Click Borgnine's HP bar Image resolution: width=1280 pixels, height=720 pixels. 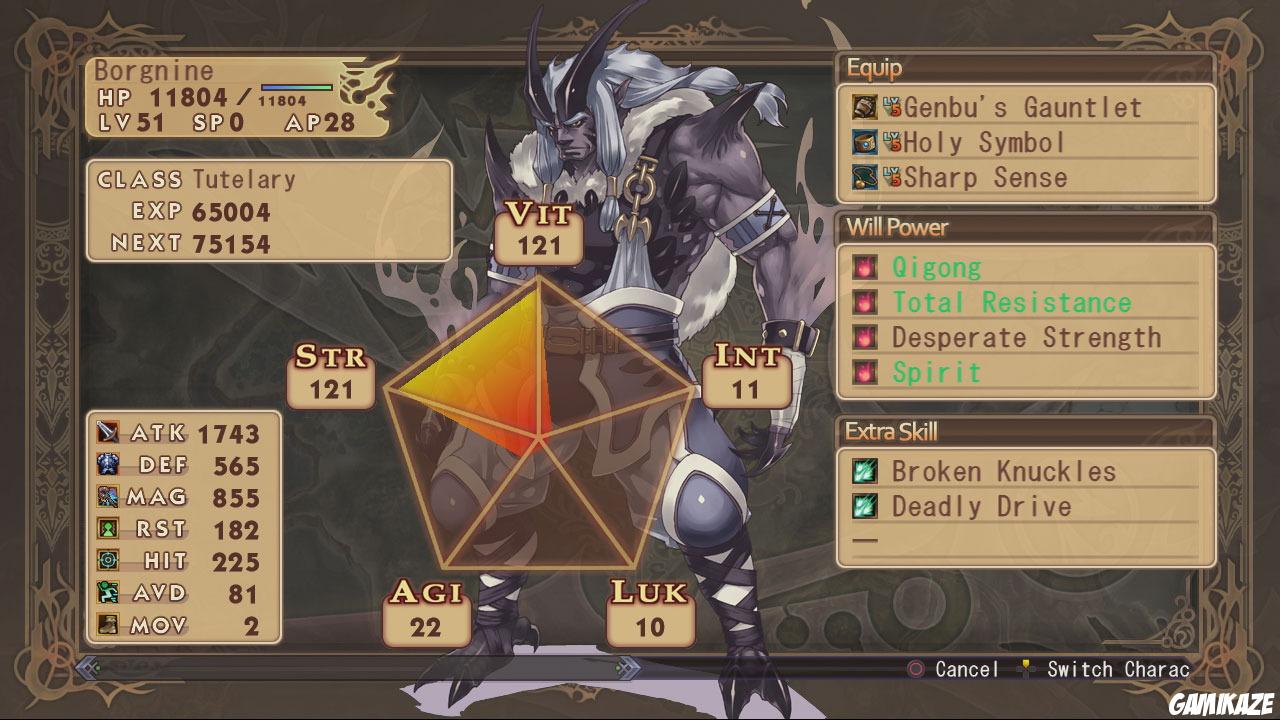click(x=295, y=87)
